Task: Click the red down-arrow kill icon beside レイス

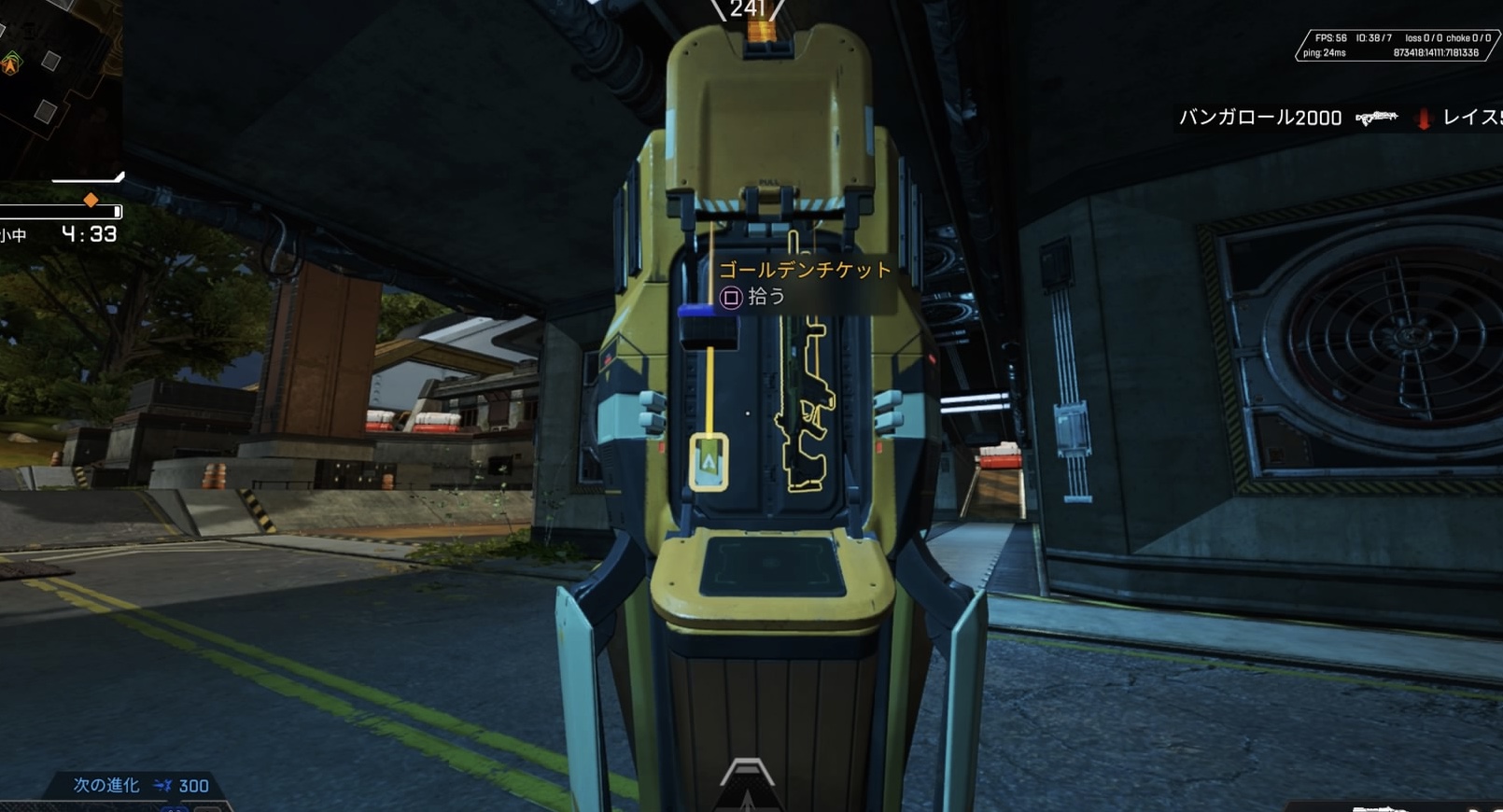Action: click(x=1423, y=119)
